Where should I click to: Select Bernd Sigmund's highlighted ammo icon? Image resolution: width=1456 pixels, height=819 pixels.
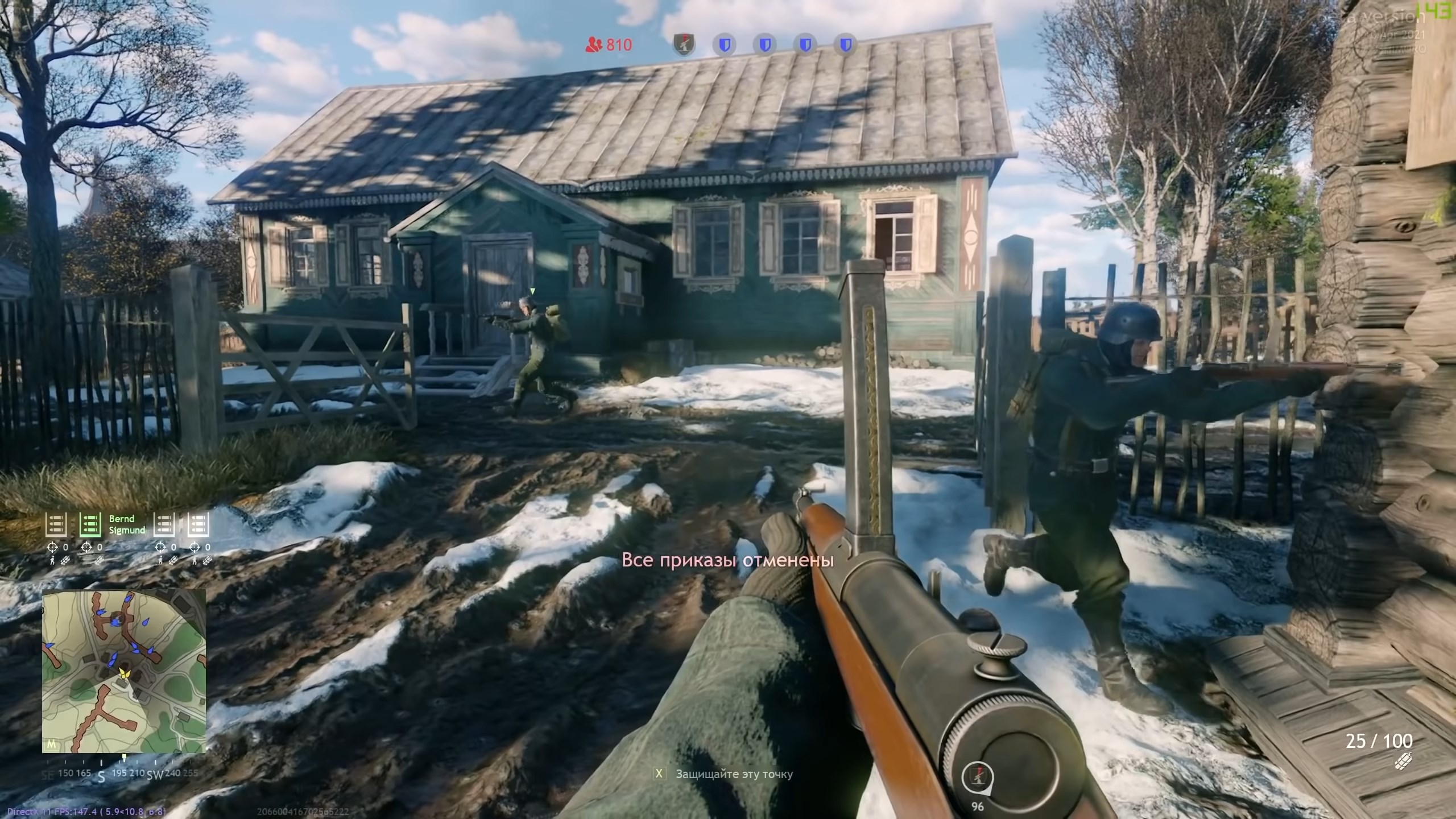(90, 524)
